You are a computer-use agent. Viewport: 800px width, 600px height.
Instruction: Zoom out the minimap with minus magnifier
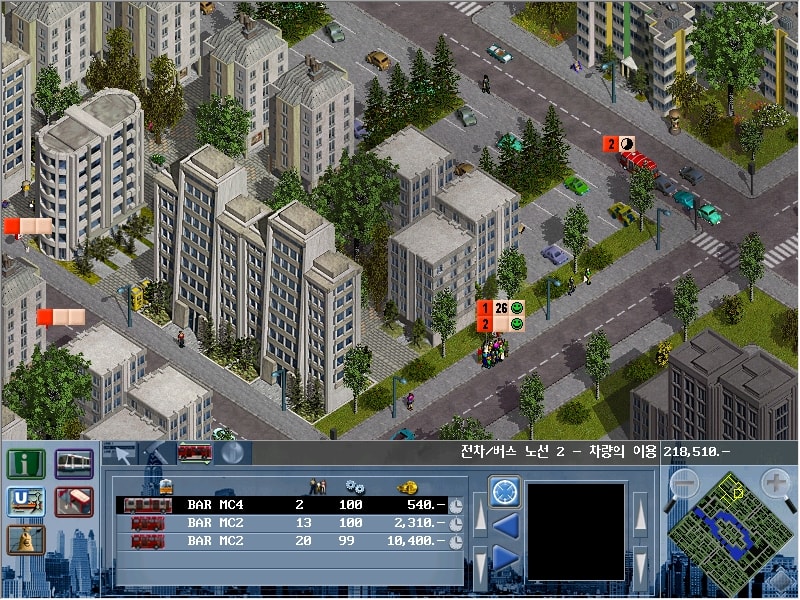coord(683,484)
